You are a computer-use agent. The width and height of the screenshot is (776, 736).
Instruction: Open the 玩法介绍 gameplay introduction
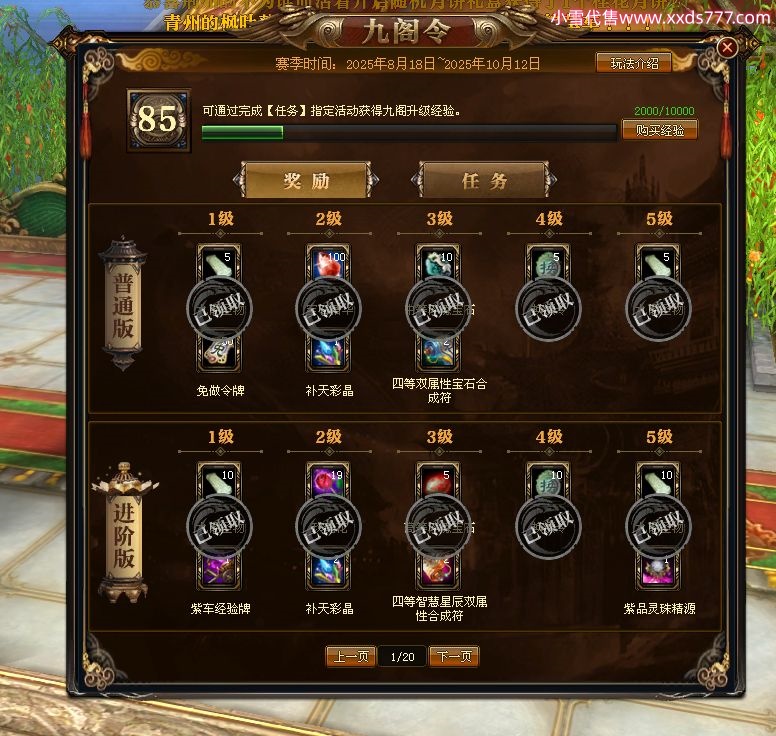point(634,63)
